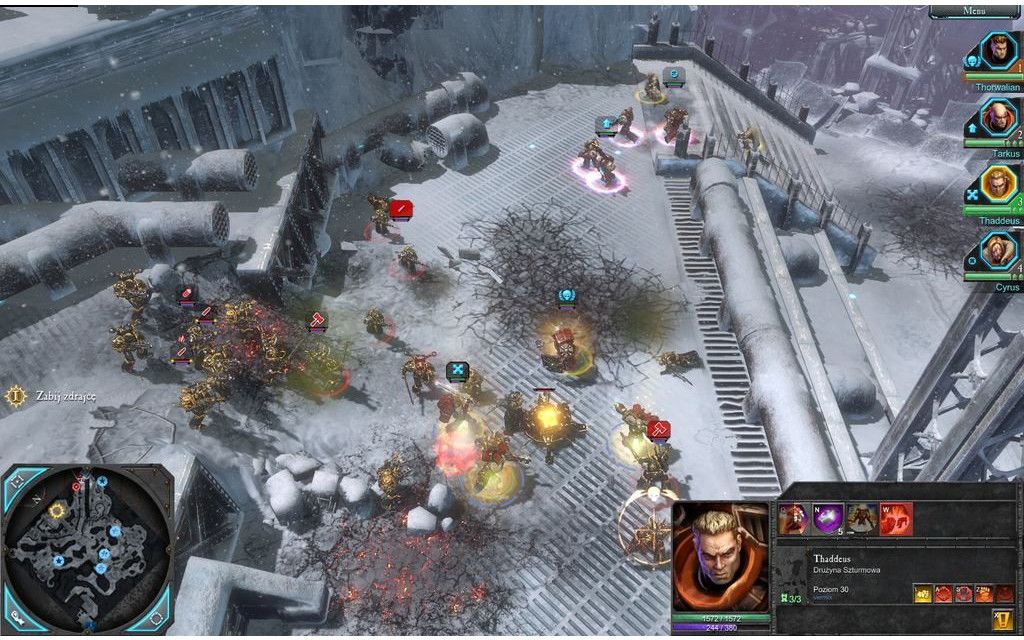Open Thaddeus's large portrait in the unit panel
The image size is (1024, 640).
click(720, 556)
